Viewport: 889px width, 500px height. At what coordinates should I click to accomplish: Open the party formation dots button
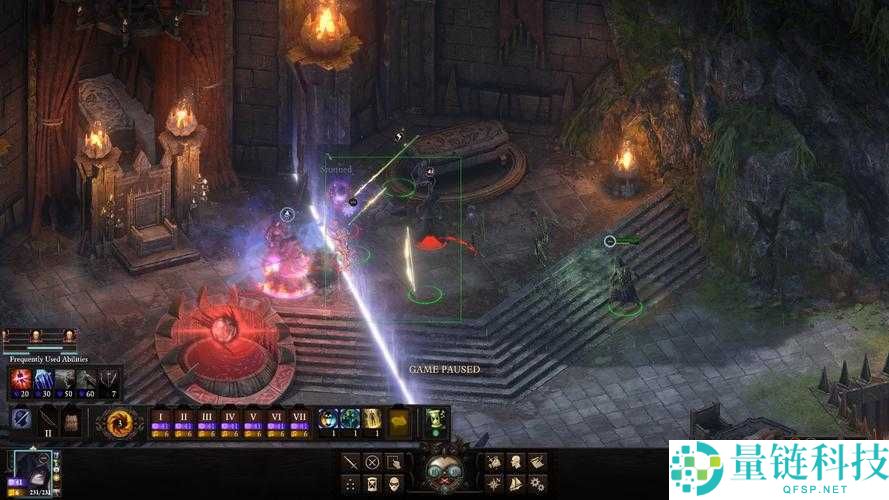[350, 484]
